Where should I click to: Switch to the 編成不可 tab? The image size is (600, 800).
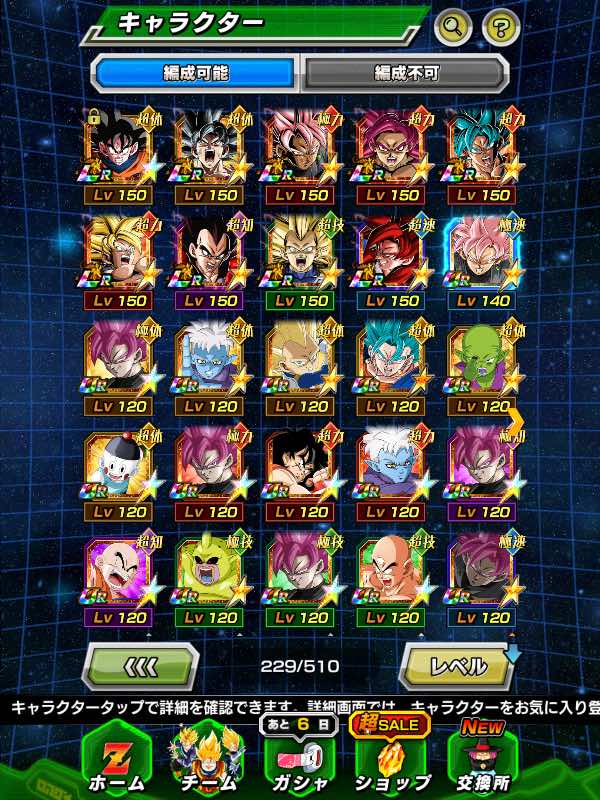405,73
